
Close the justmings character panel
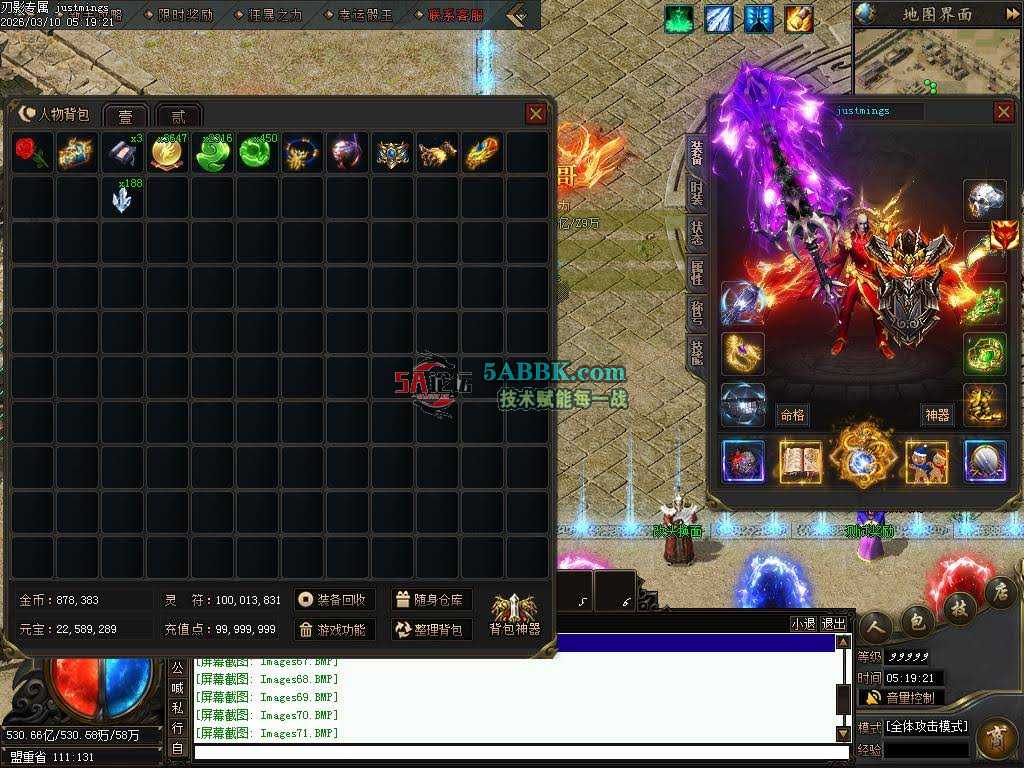coord(1003,111)
